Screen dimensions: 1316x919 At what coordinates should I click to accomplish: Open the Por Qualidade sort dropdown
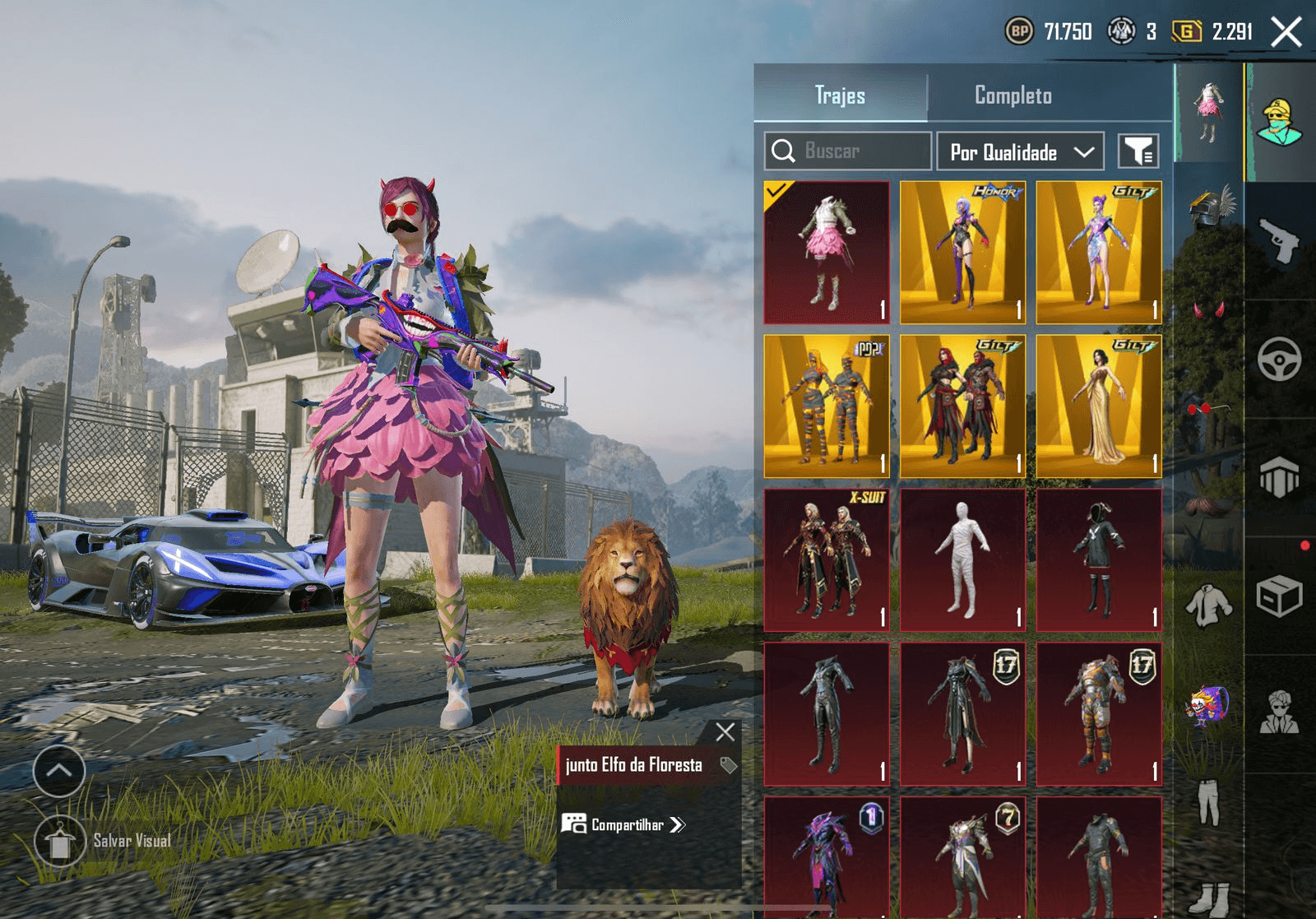[x=1020, y=152]
